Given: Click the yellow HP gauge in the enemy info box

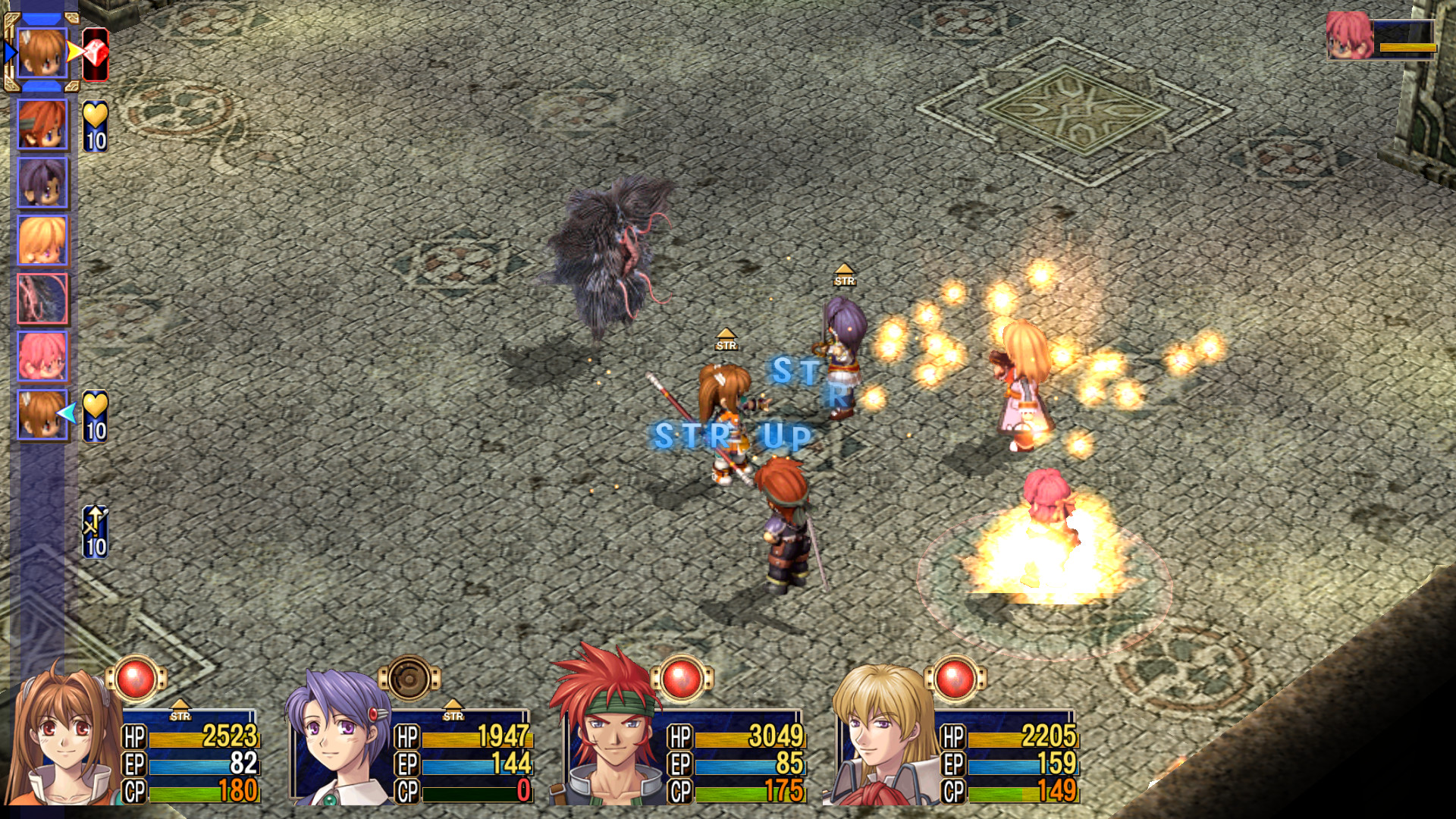Looking at the screenshot, I should tap(1407, 47).
